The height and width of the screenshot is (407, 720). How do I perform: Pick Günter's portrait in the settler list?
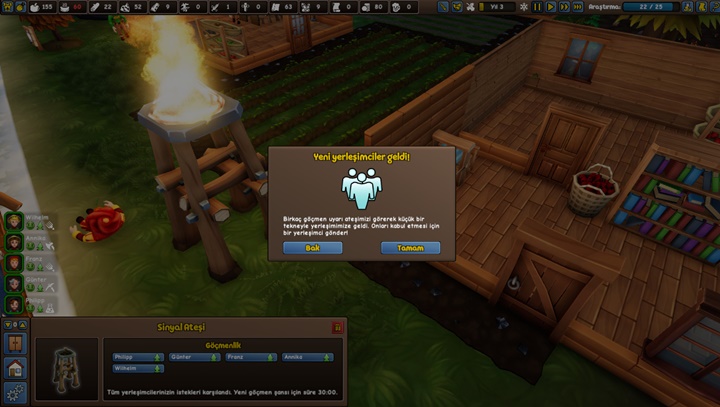point(15,283)
